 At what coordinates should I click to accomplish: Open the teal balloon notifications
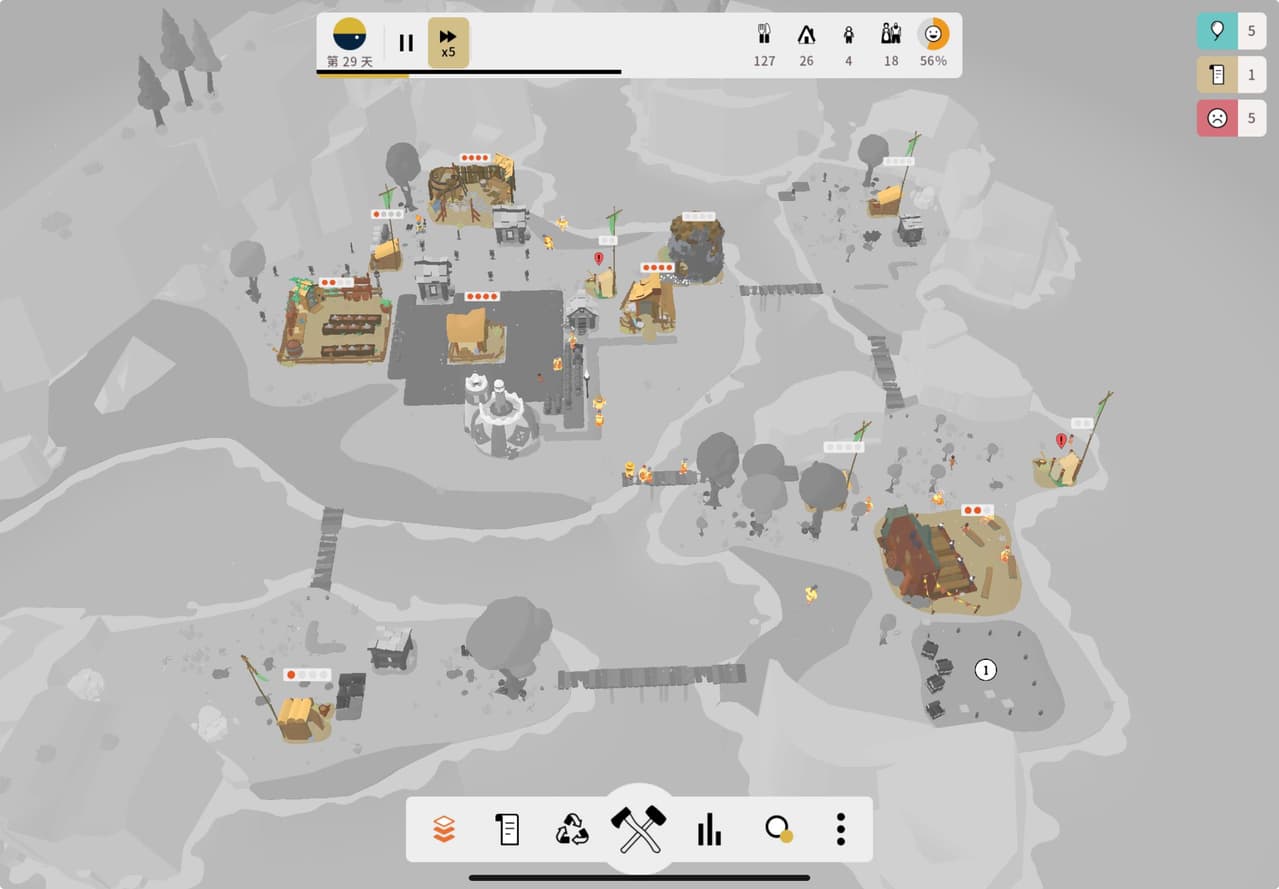tap(1217, 31)
